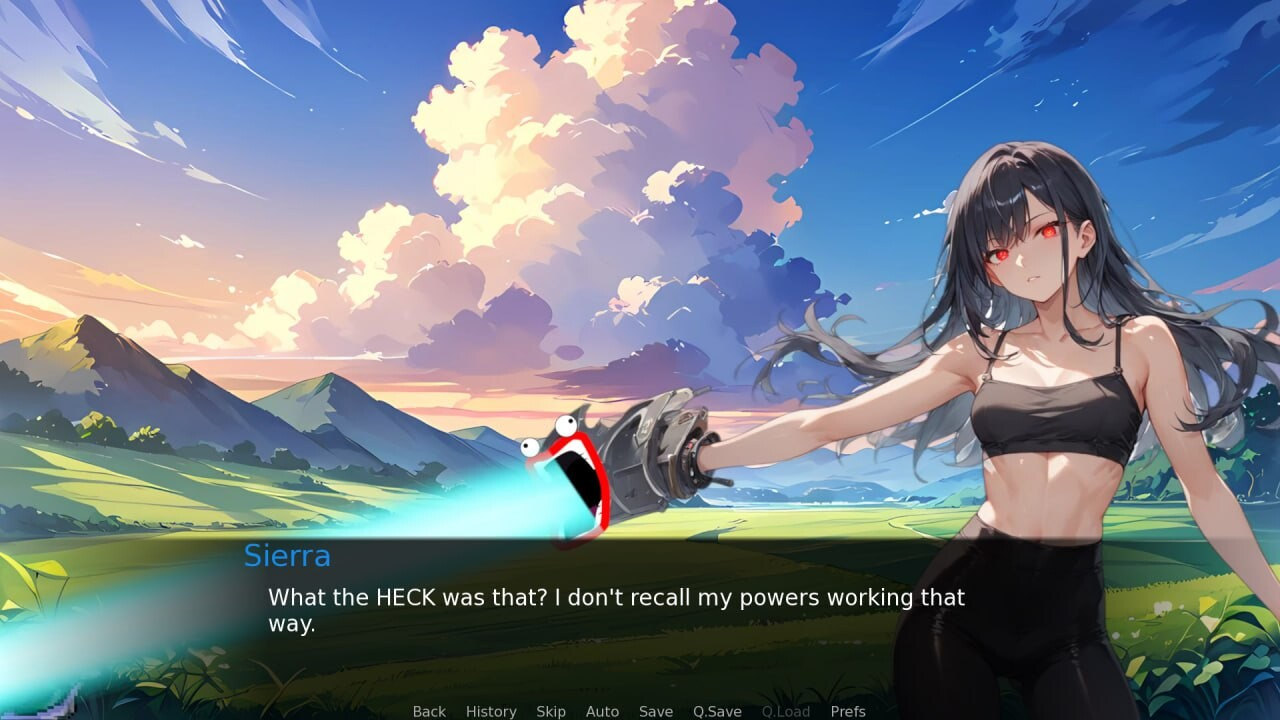Click Q.Save to quick save
Viewport: 1280px width, 720px height.
point(717,711)
